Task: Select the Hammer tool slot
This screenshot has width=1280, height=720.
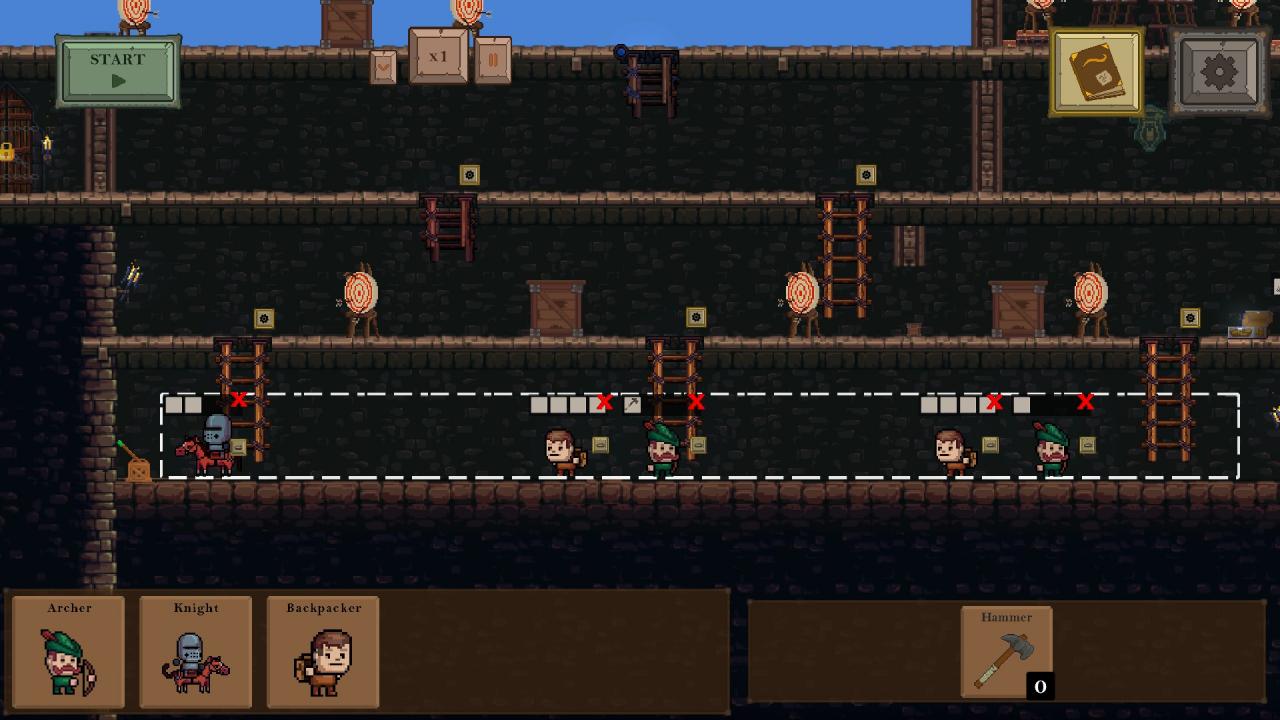Action: pos(1006,651)
